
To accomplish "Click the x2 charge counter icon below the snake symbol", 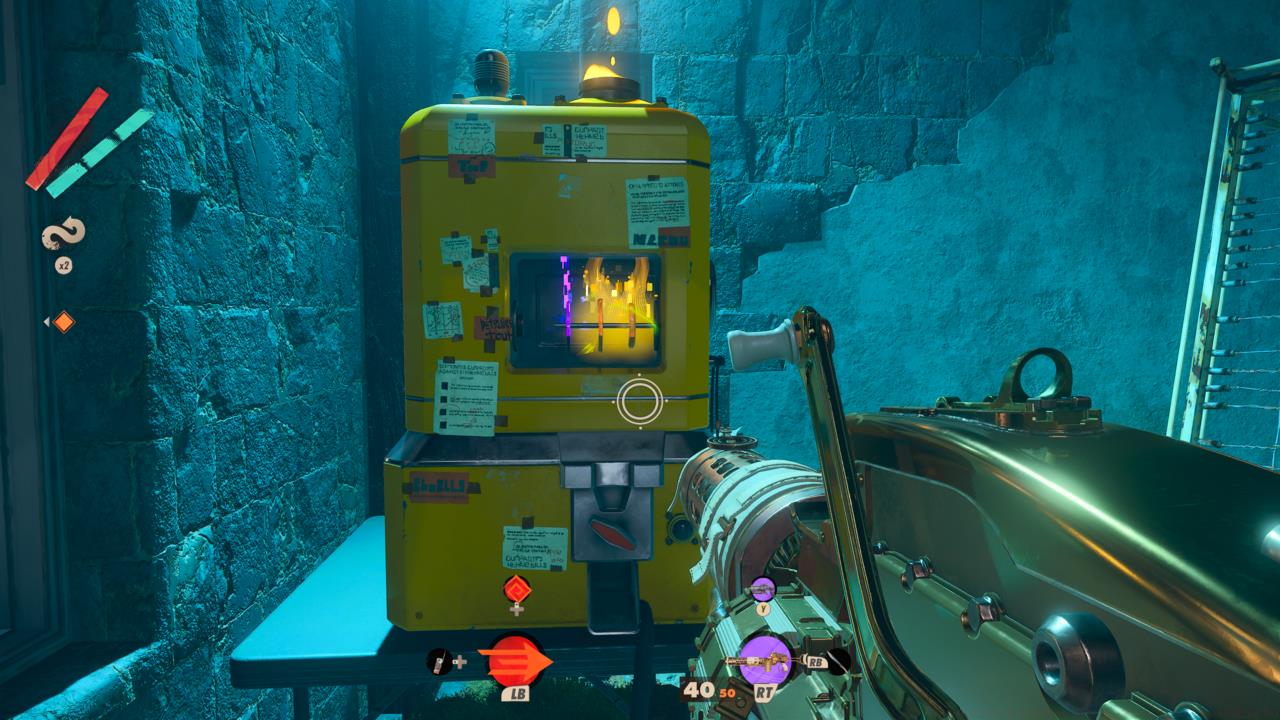I will coord(64,266).
